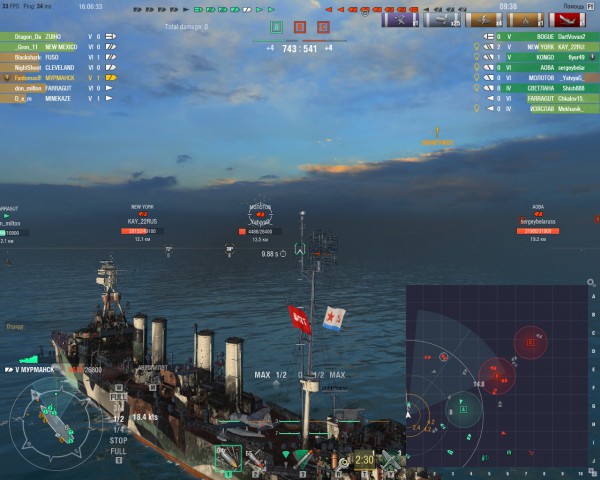Choose the enemy KONGO row
Viewport: 600px width, 480px height.
[x=540, y=57]
